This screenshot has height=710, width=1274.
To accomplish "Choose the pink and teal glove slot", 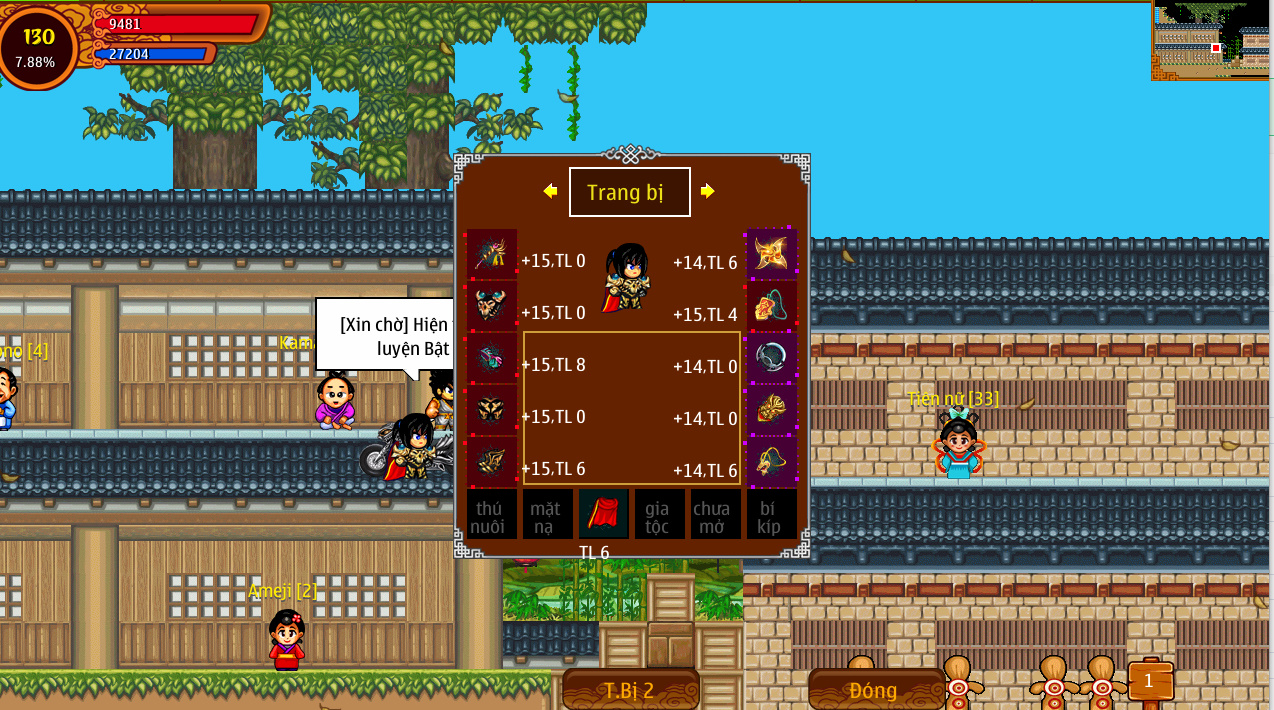I will [492, 358].
